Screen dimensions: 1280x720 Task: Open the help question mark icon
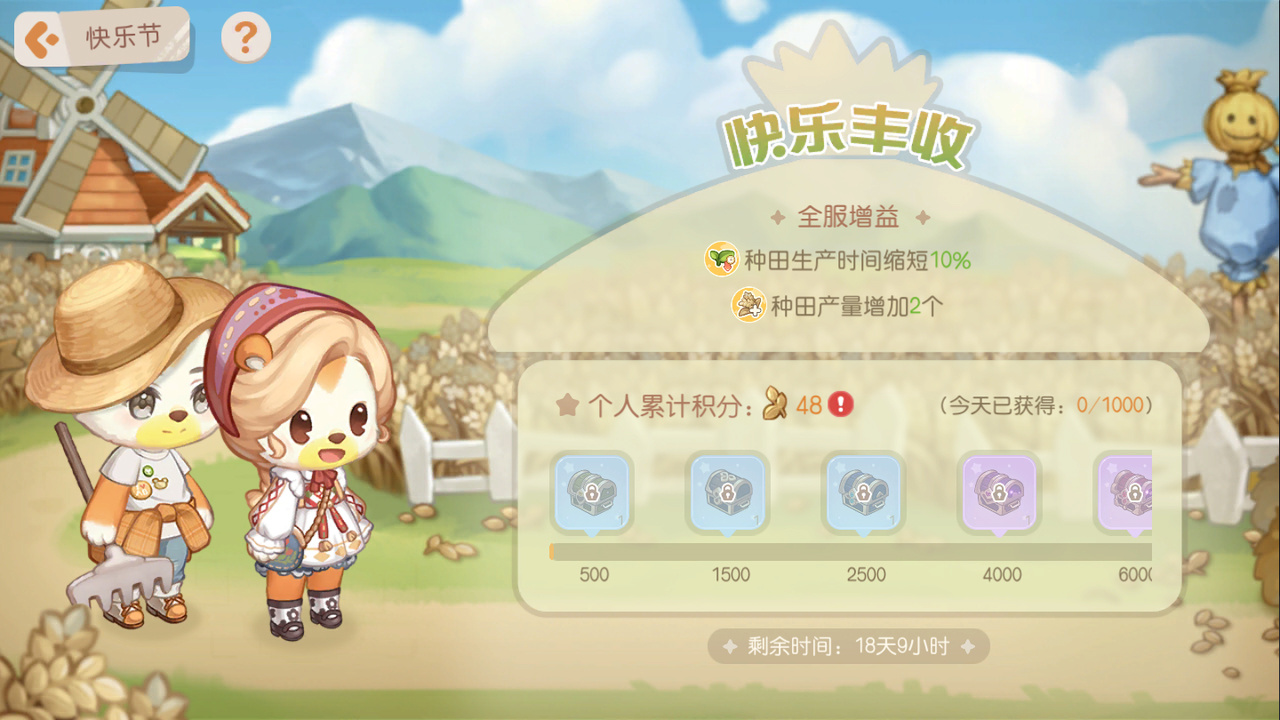point(245,36)
